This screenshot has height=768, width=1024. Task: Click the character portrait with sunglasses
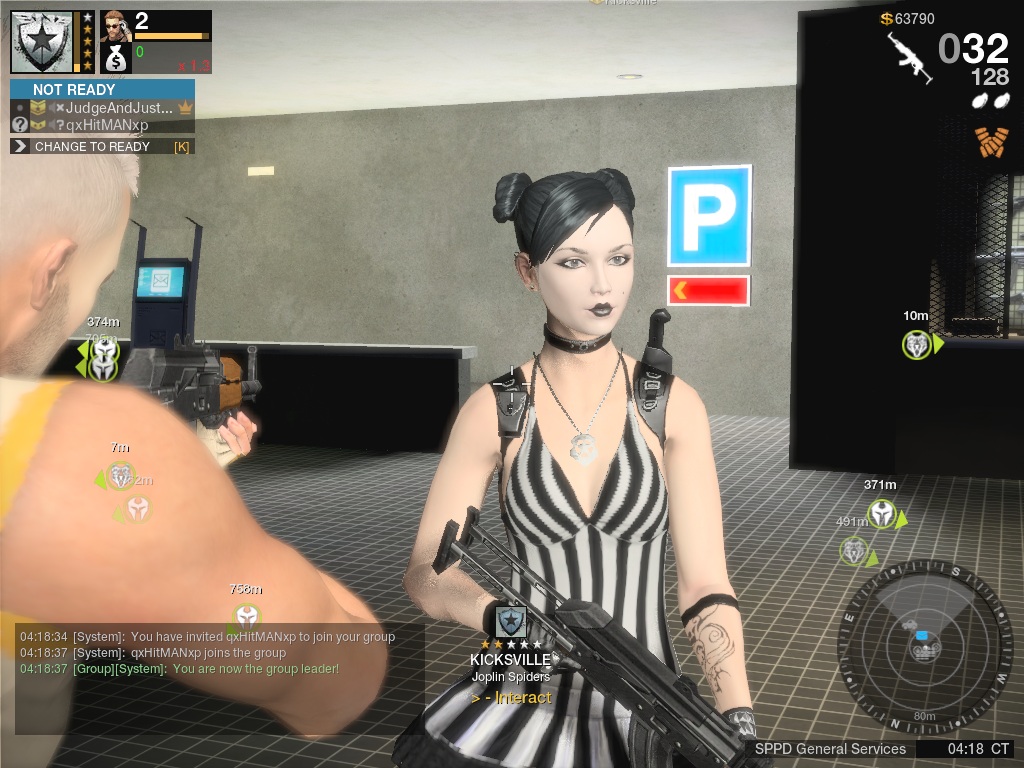click(x=116, y=25)
